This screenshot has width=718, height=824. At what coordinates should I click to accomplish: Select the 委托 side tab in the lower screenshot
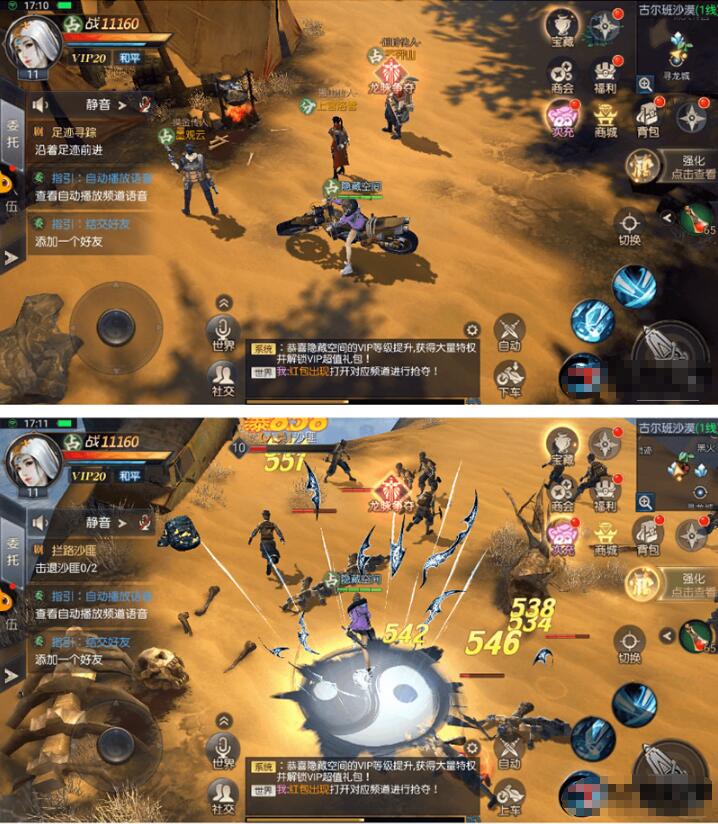pyautogui.click(x=12, y=548)
